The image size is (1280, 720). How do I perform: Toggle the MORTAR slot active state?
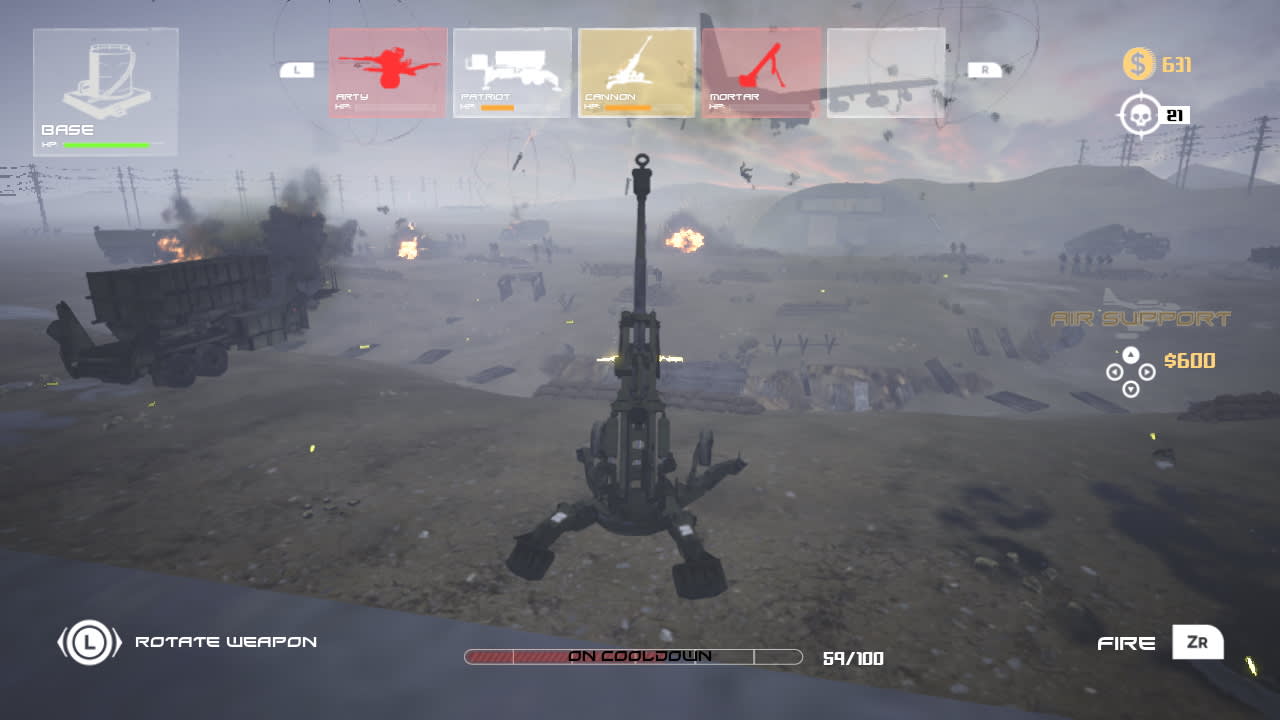[x=761, y=70]
